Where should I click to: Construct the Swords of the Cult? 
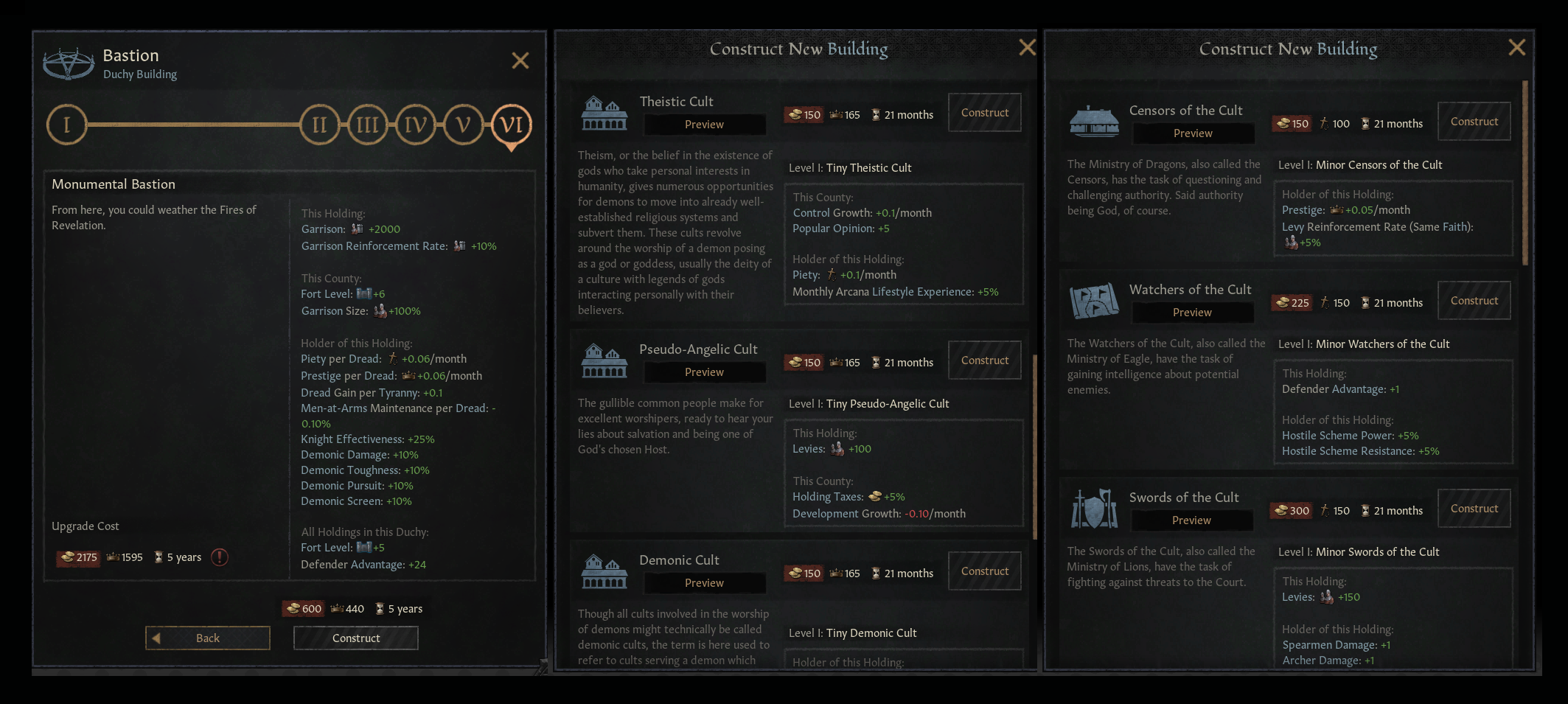click(1474, 509)
